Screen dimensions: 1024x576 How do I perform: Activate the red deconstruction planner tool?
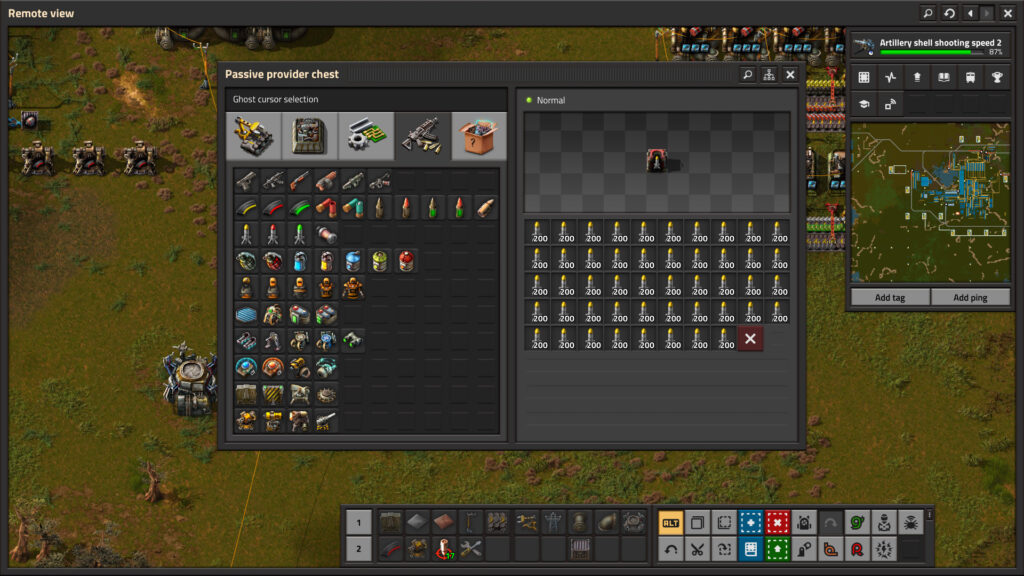click(x=777, y=522)
